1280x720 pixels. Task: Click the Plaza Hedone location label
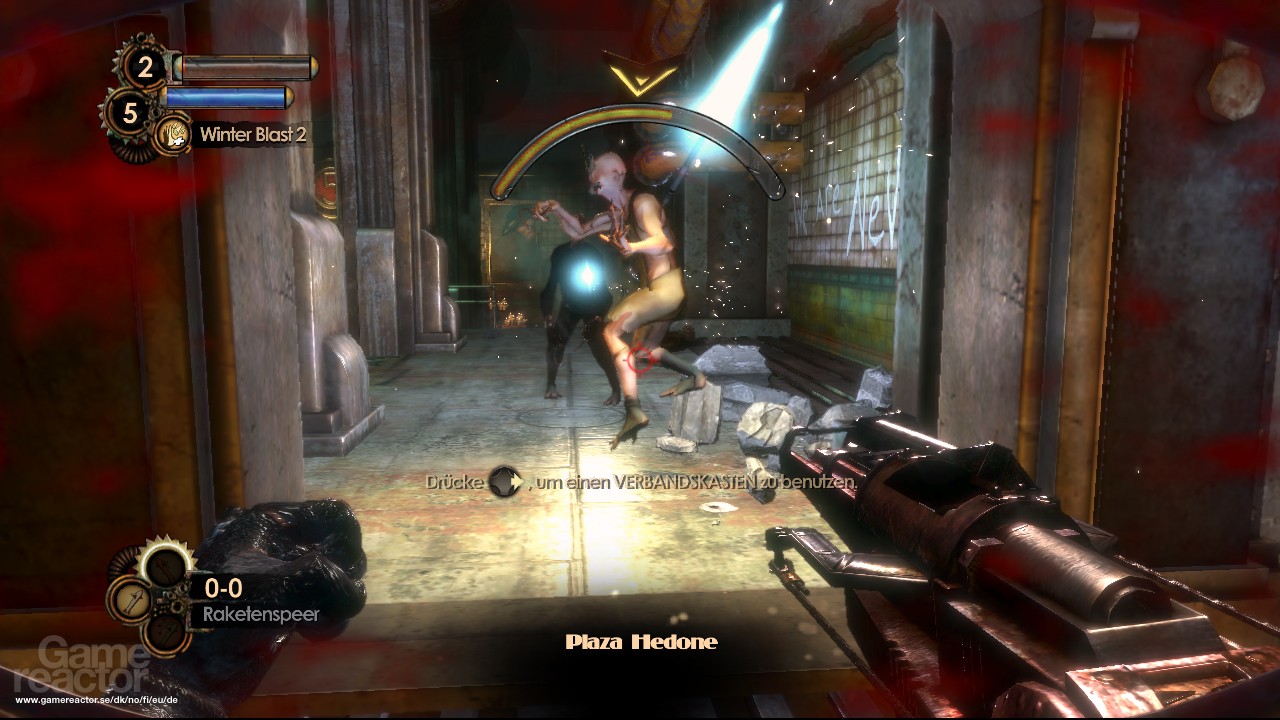[x=640, y=641]
